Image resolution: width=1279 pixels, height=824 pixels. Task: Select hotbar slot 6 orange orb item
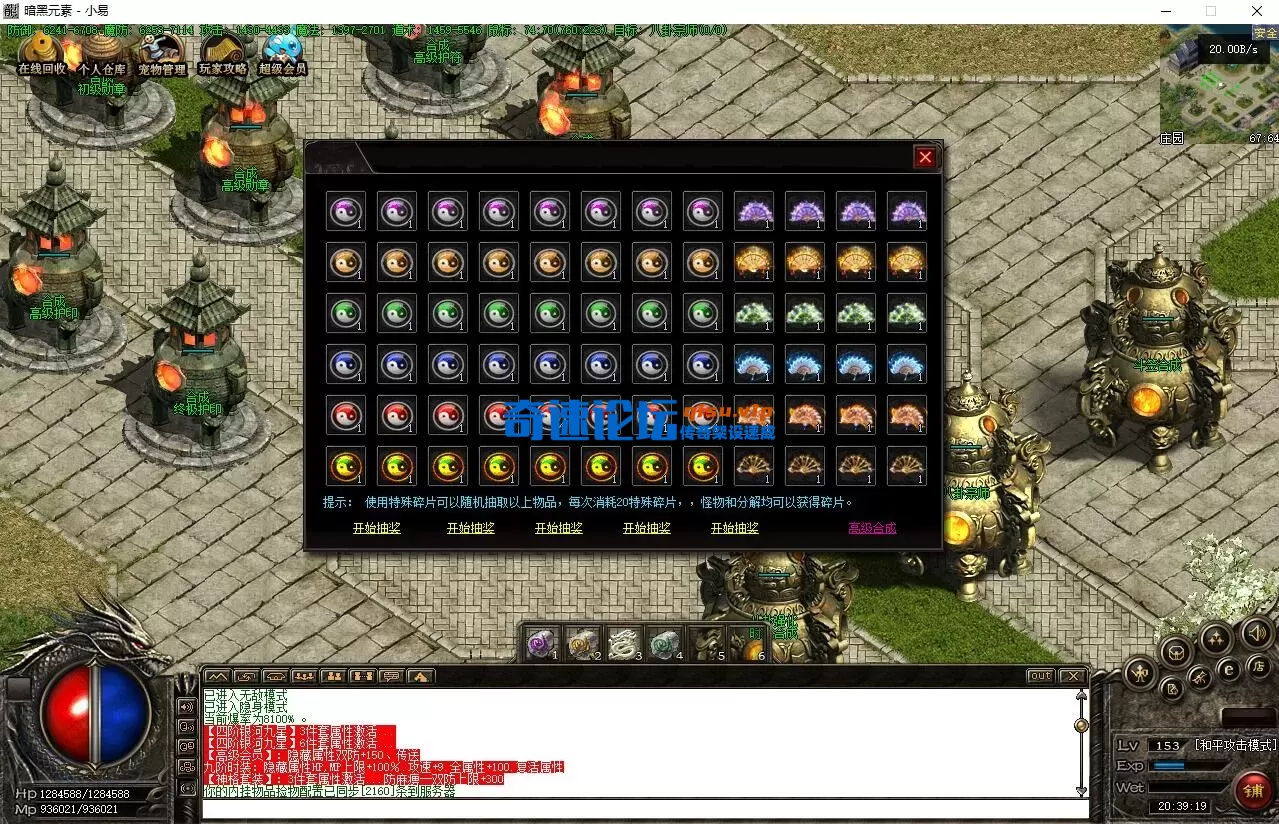(749, 645)
